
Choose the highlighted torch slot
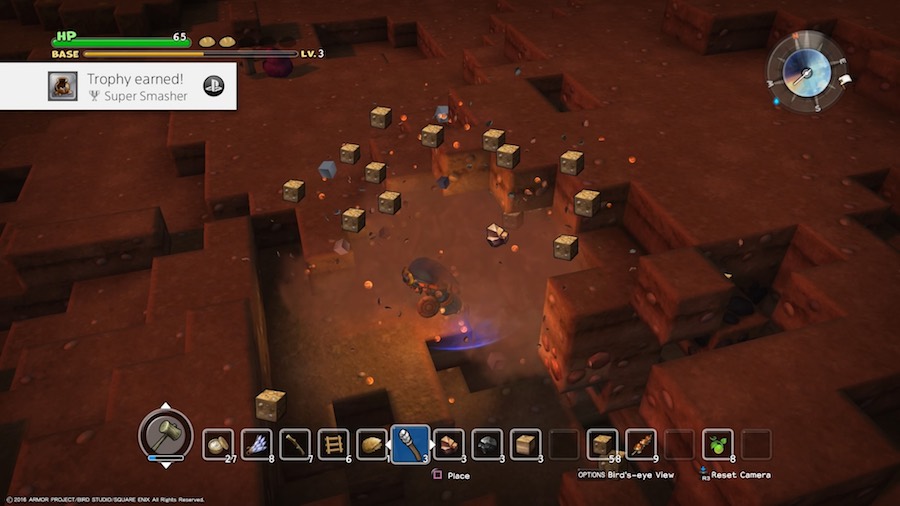point(410,444)
